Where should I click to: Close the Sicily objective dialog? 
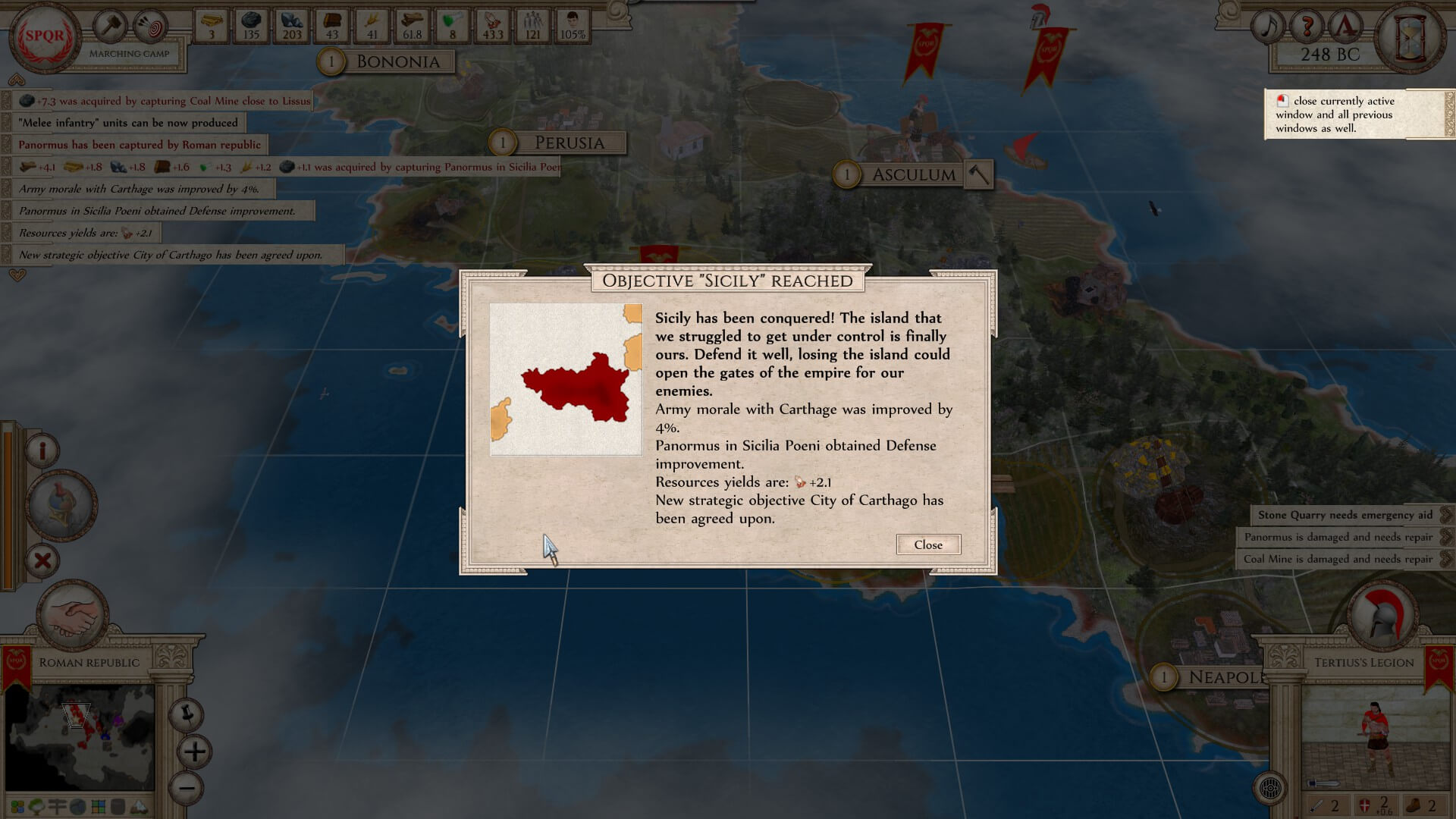click(927, 544)
